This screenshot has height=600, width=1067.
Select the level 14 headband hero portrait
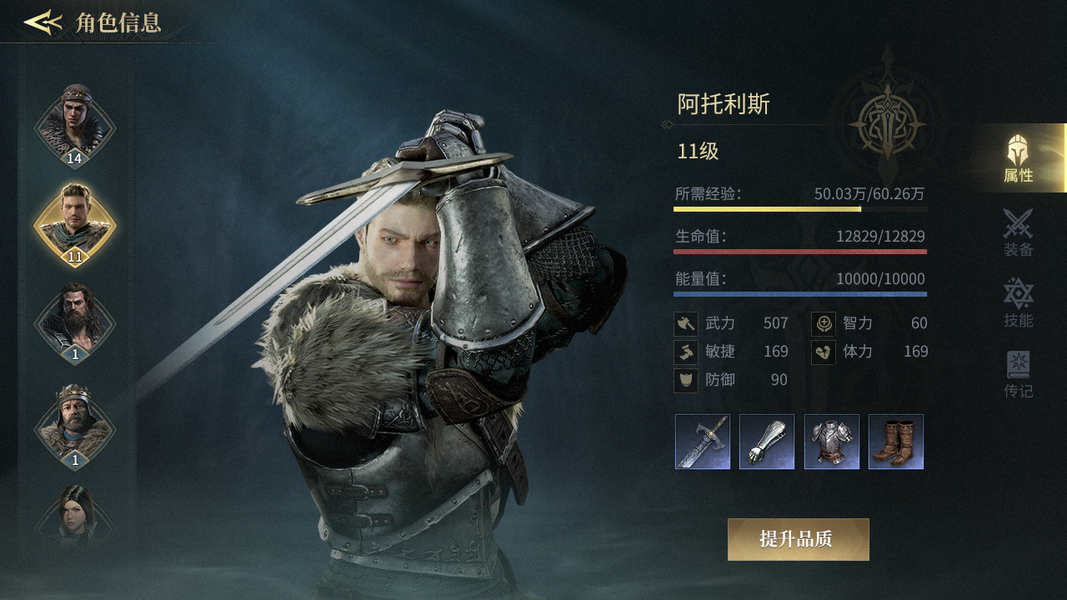(x=75, y=123)
